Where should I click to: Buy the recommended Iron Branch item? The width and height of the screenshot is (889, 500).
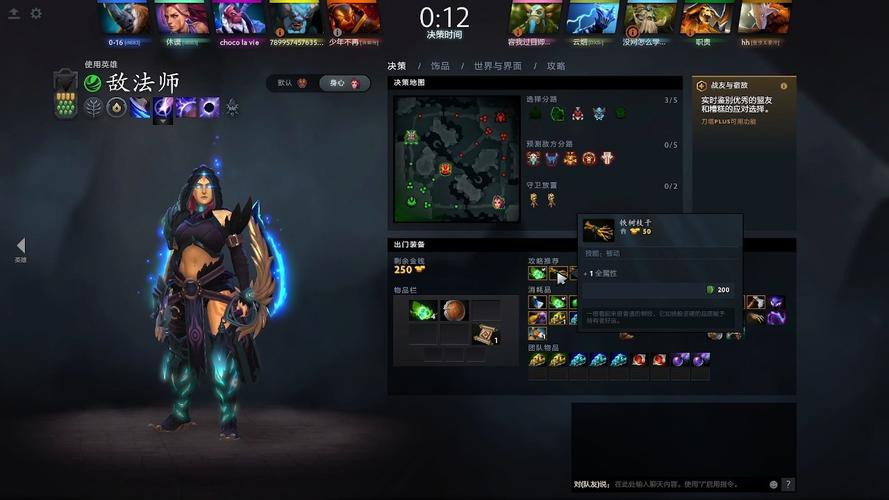pos(556,273)
